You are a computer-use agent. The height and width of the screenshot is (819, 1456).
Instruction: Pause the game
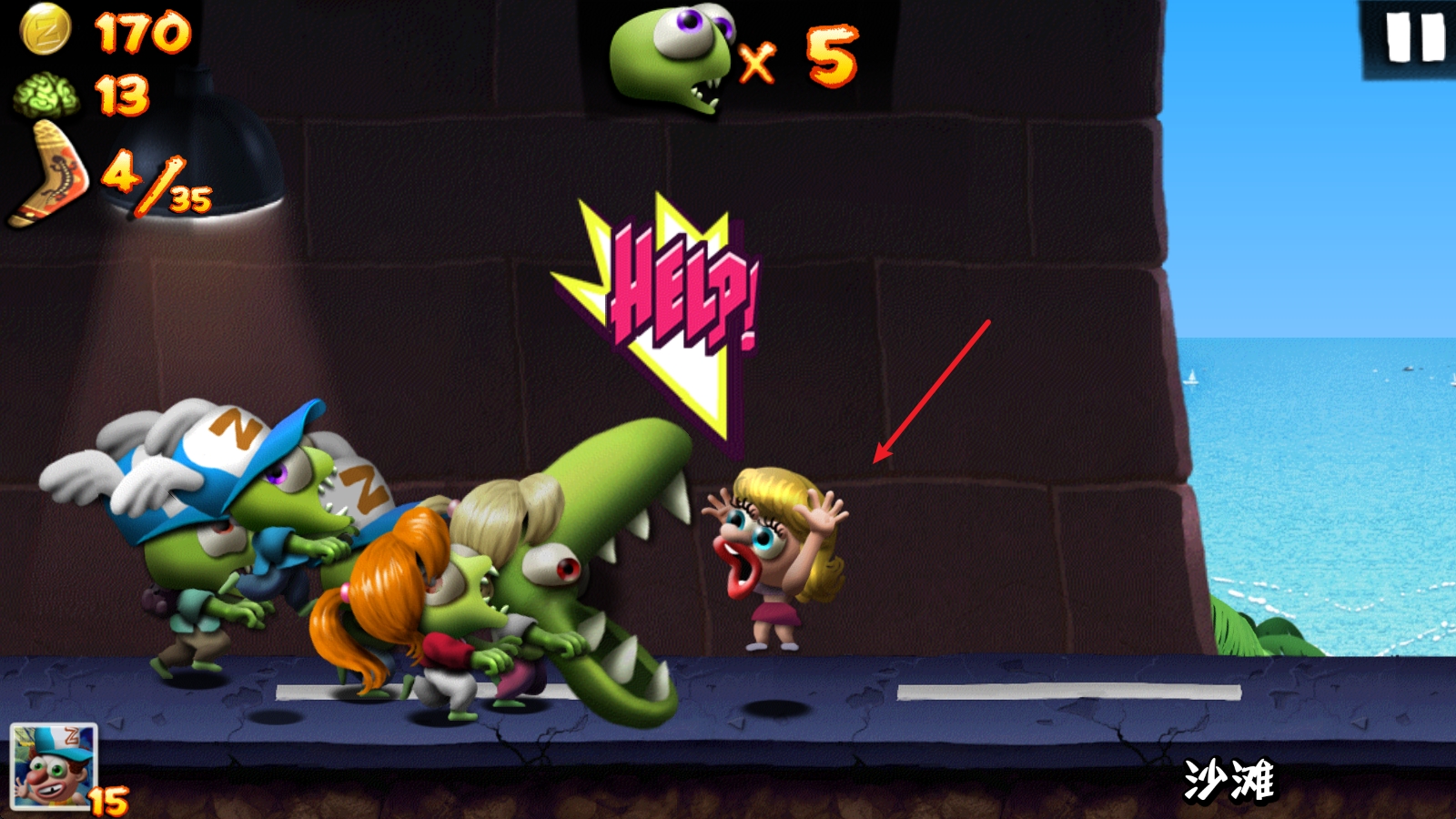click(x=1414, y=40)
